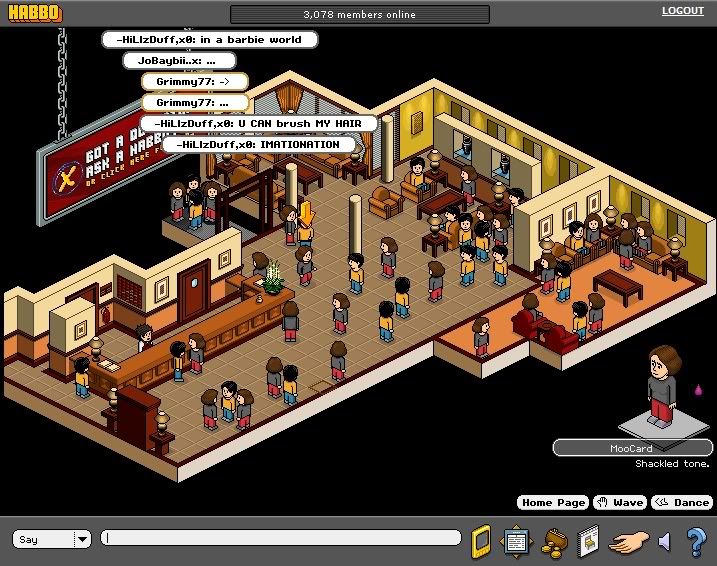Focus the chat message input field
The height and width of the screenshot is (566, 717).
[280, 538]
